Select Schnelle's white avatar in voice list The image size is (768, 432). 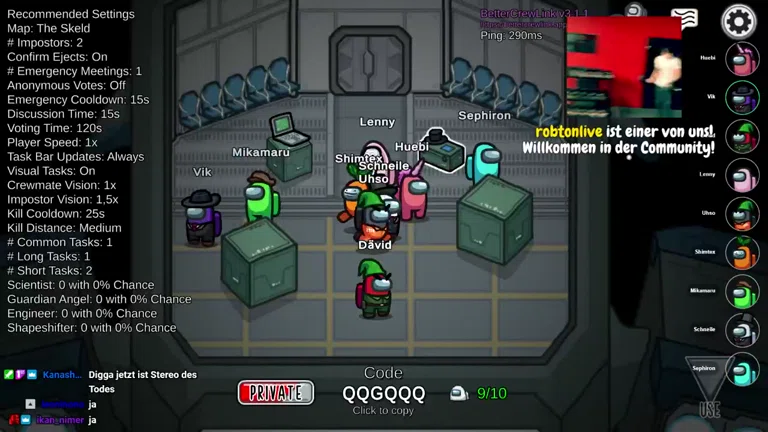tap(742, 330)
